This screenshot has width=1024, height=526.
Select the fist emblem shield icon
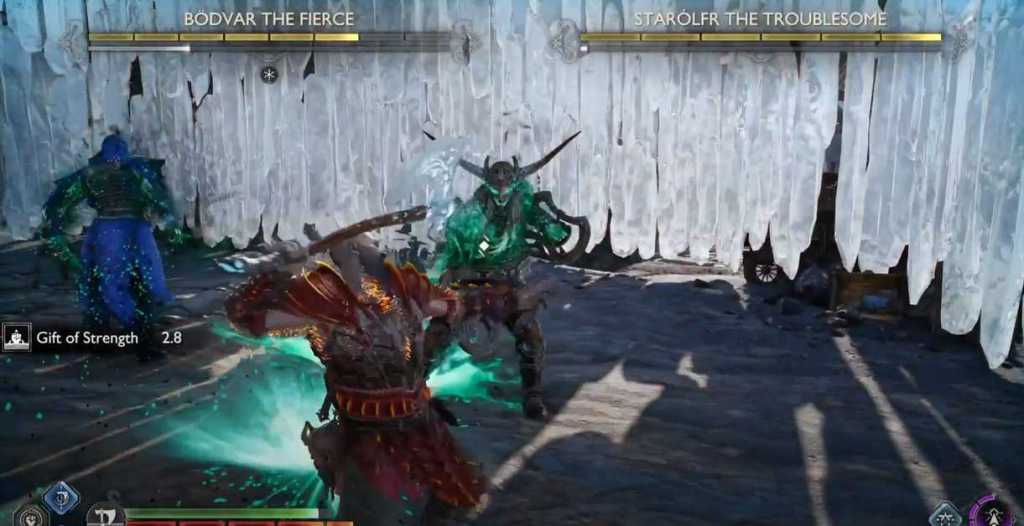tap(28, 517)
